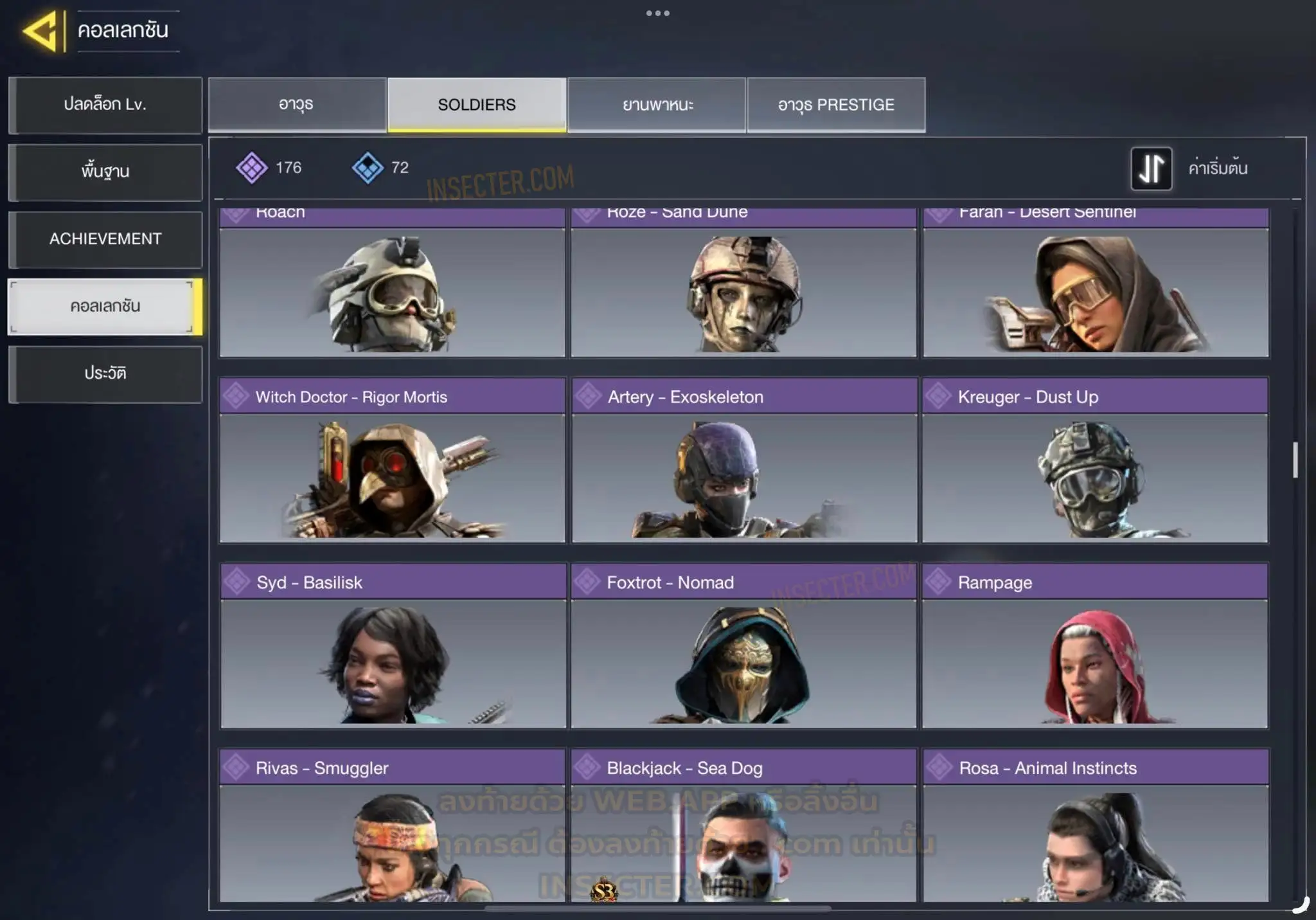Select the Witch Doctor - Rigor Mortis soldier
Image resolution: width=1316 pixels, height=920 pixels.
tap(392, 460)
